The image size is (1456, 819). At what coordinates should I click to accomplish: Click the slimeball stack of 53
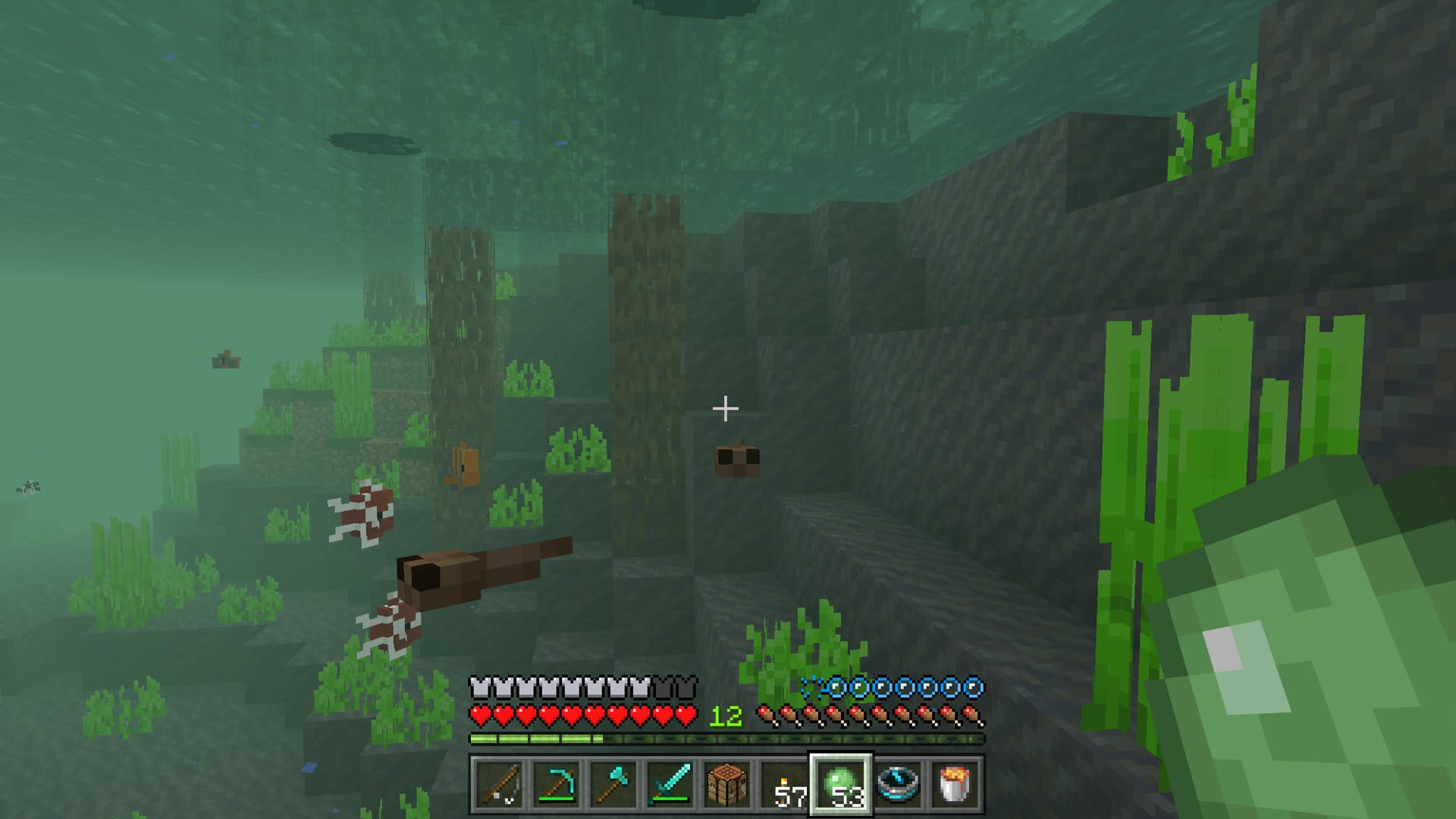point(841,784)
